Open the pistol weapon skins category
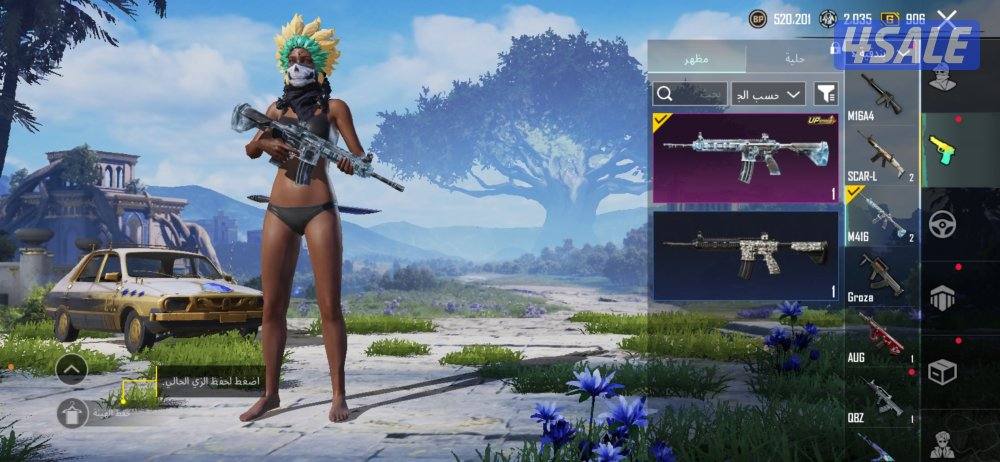The height and width of the screenshot is (462, 1000). [942, 151]
